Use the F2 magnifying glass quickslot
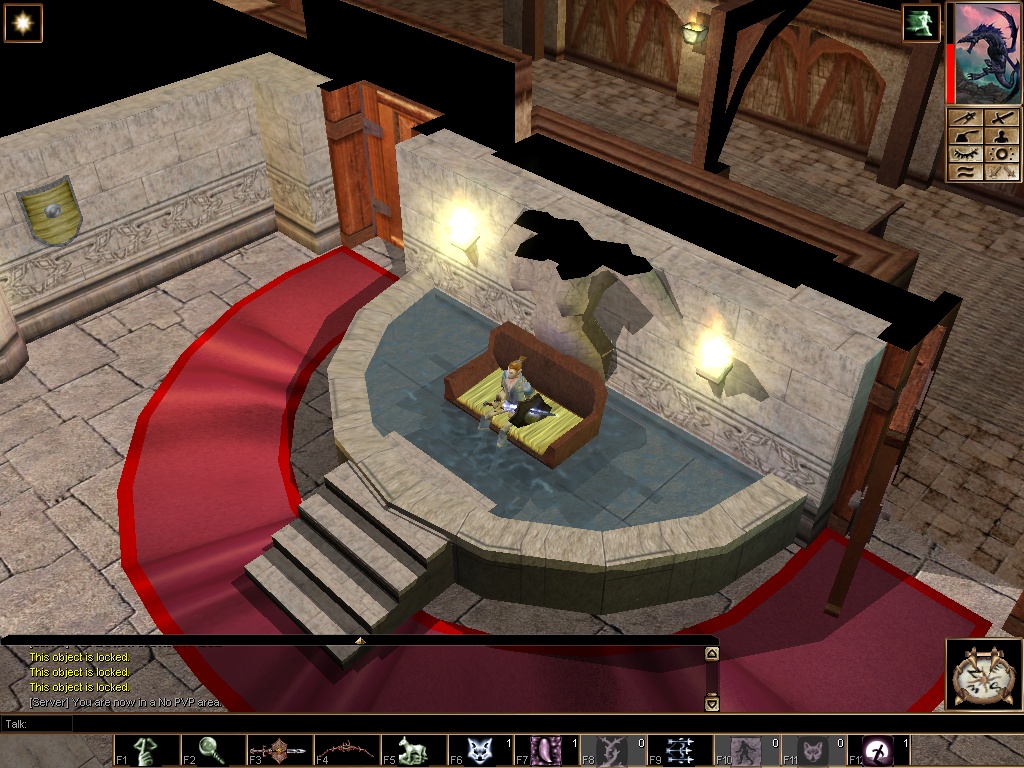 coord(214,751)
